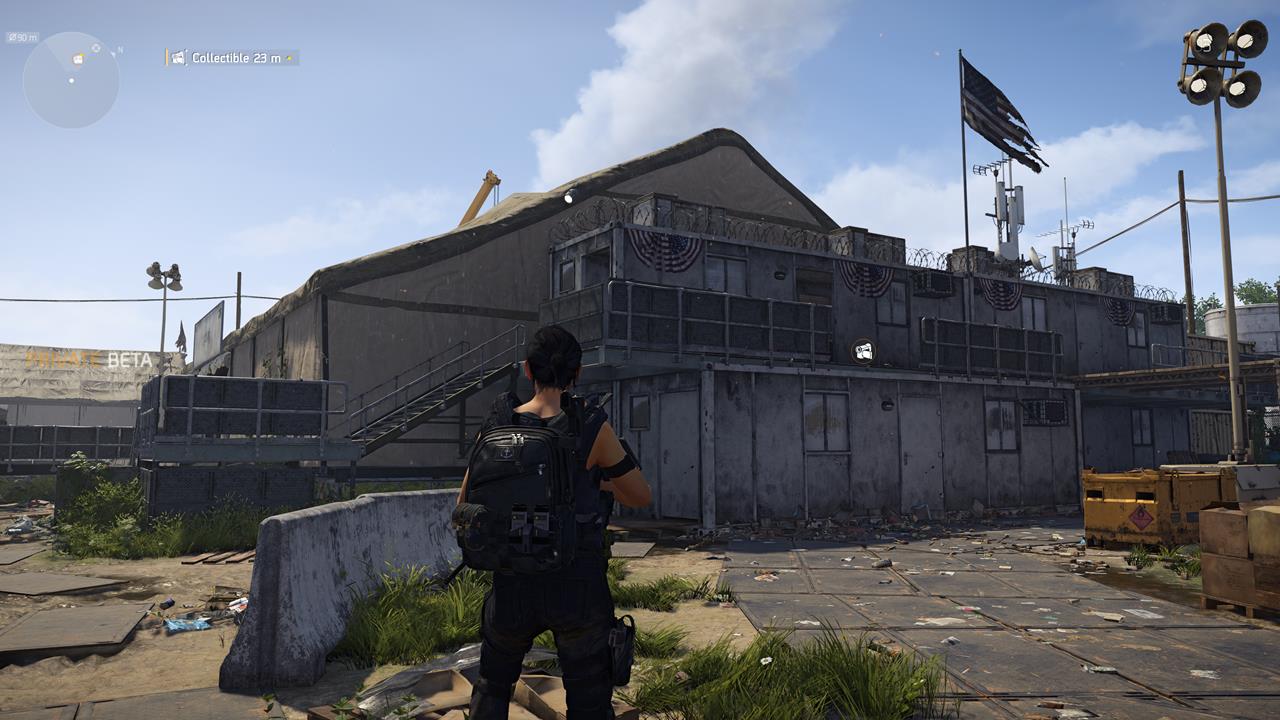Click the yellow objective diamond beside '23 m'
This screenshot has width=1280, height=720.
[x=289, y=58]
